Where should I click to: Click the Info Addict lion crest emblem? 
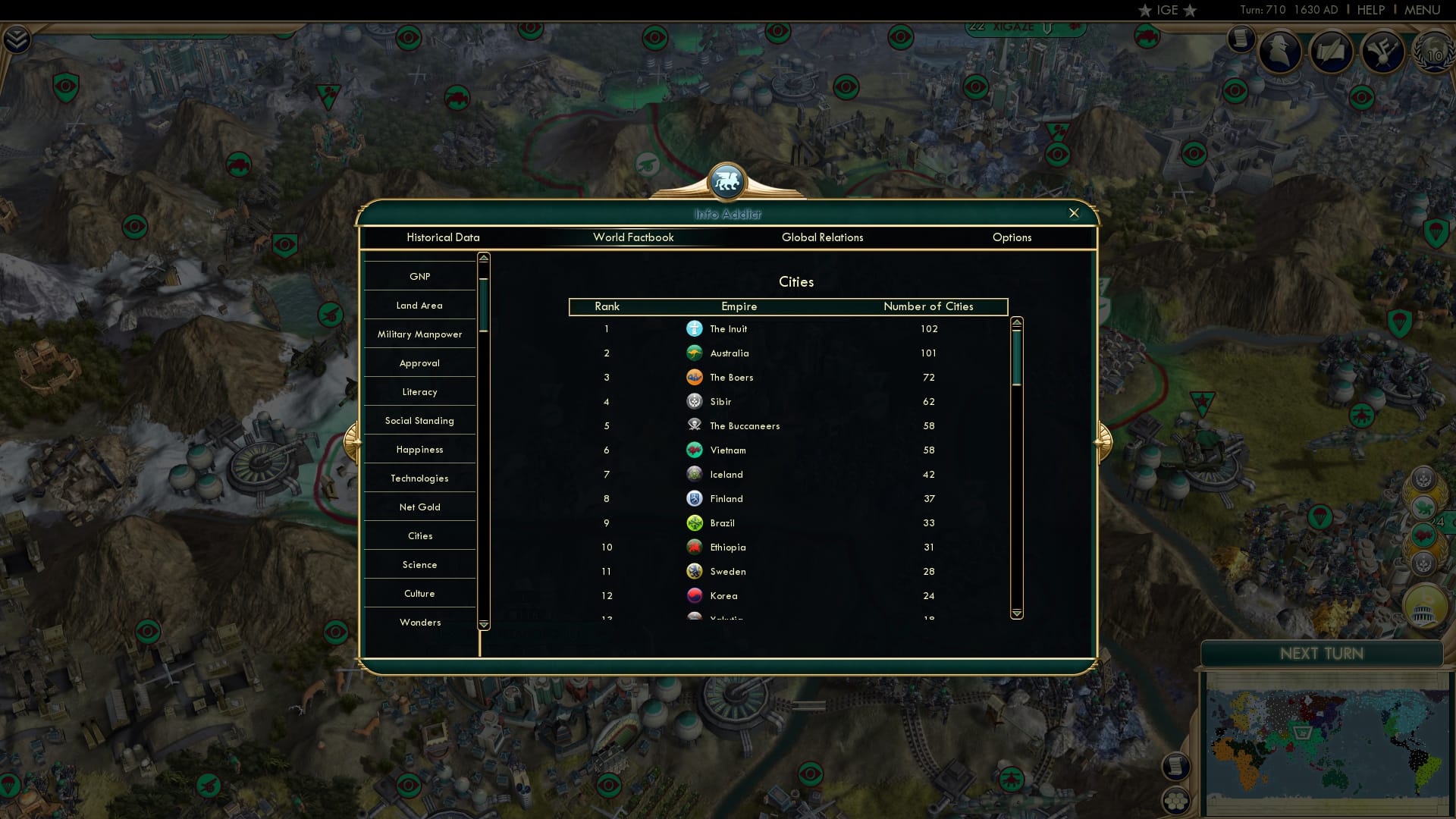(x=727, y=182)
